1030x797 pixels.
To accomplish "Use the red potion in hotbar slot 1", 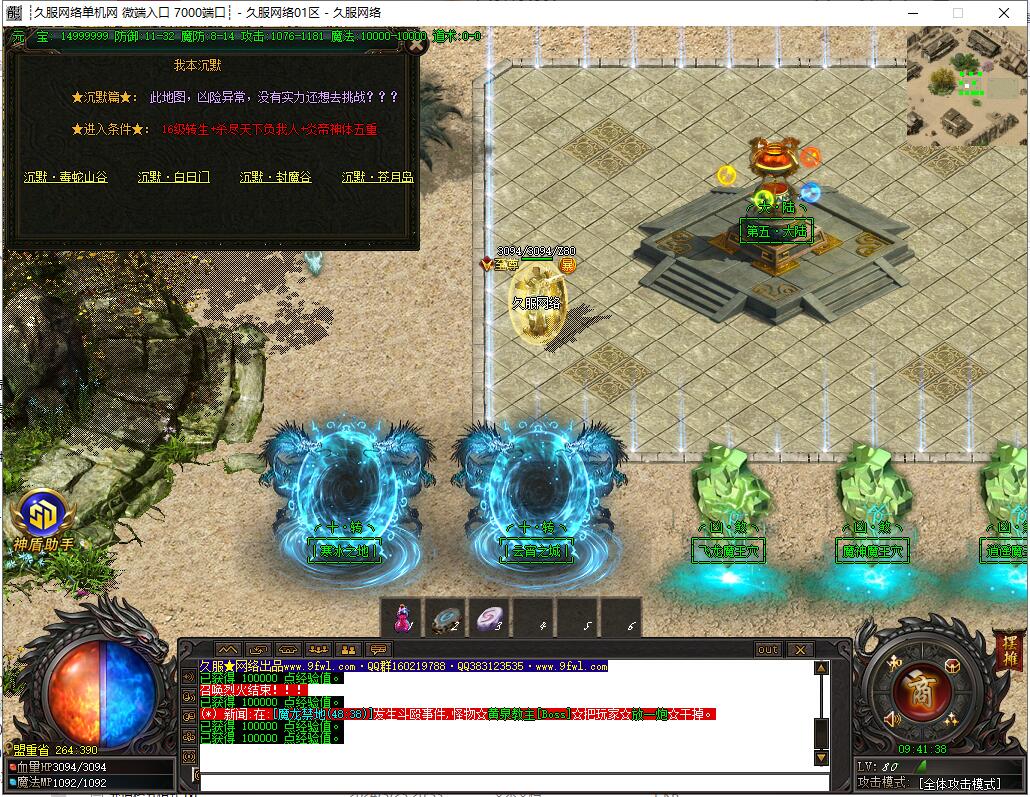I will click(x=402, y=620).
